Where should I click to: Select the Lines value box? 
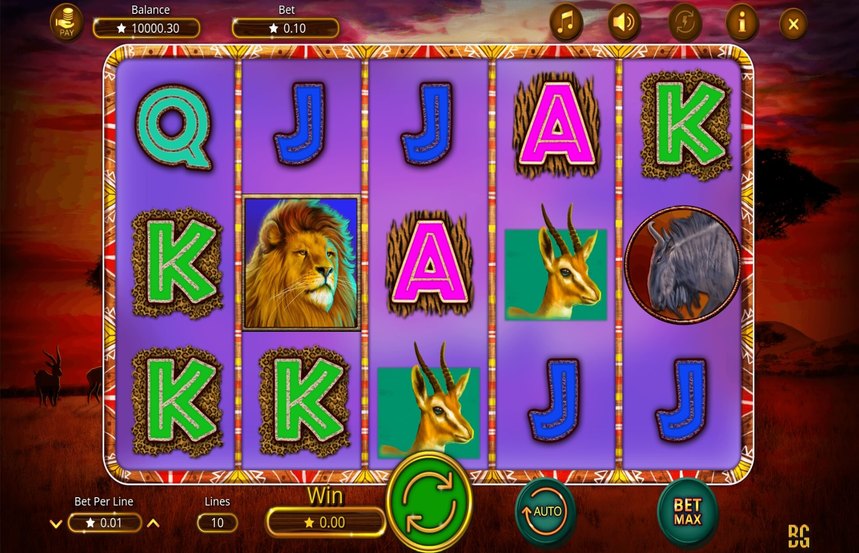[x=217, y=522]
